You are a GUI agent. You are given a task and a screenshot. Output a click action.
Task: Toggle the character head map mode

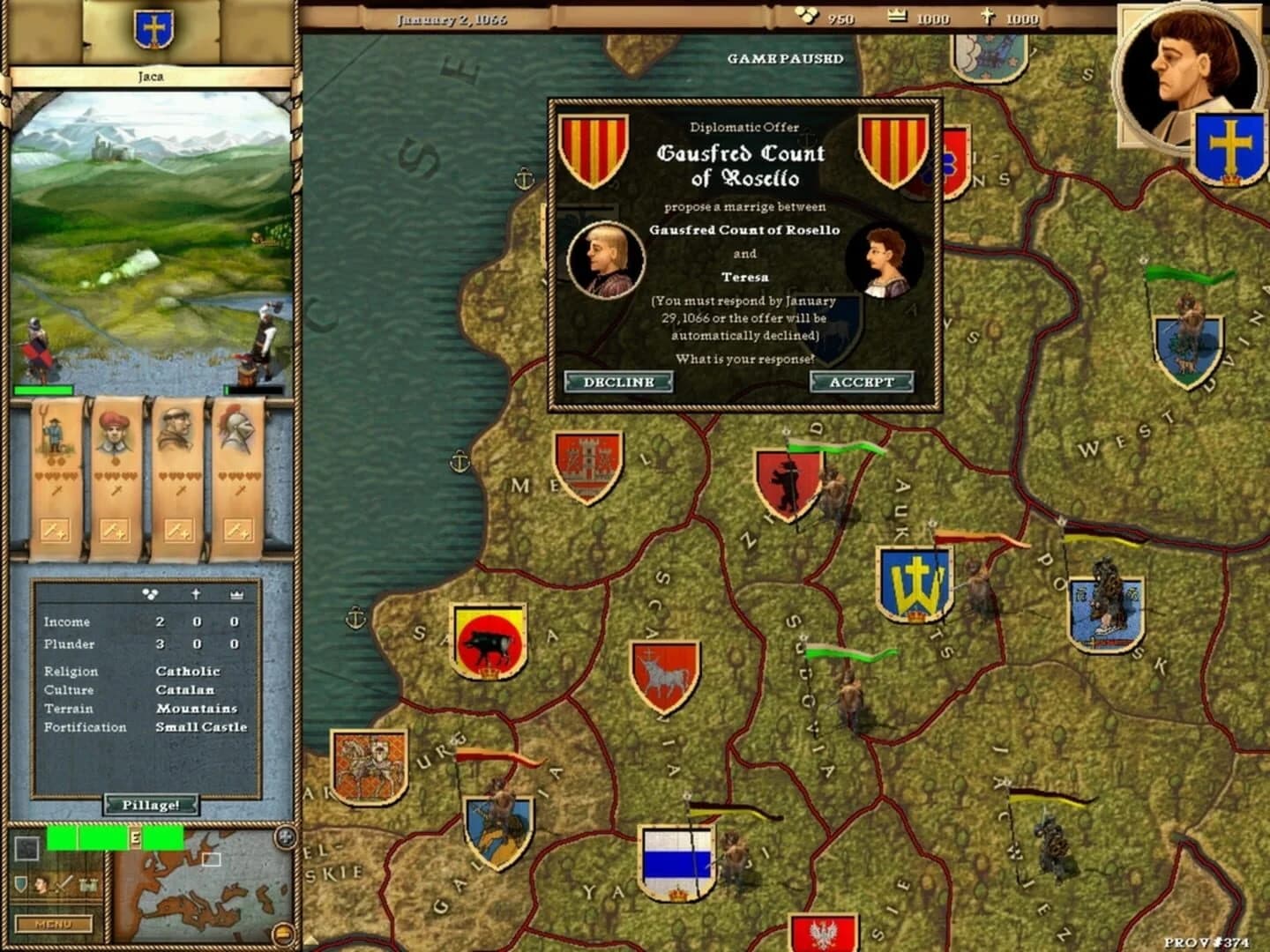point(41,884)
